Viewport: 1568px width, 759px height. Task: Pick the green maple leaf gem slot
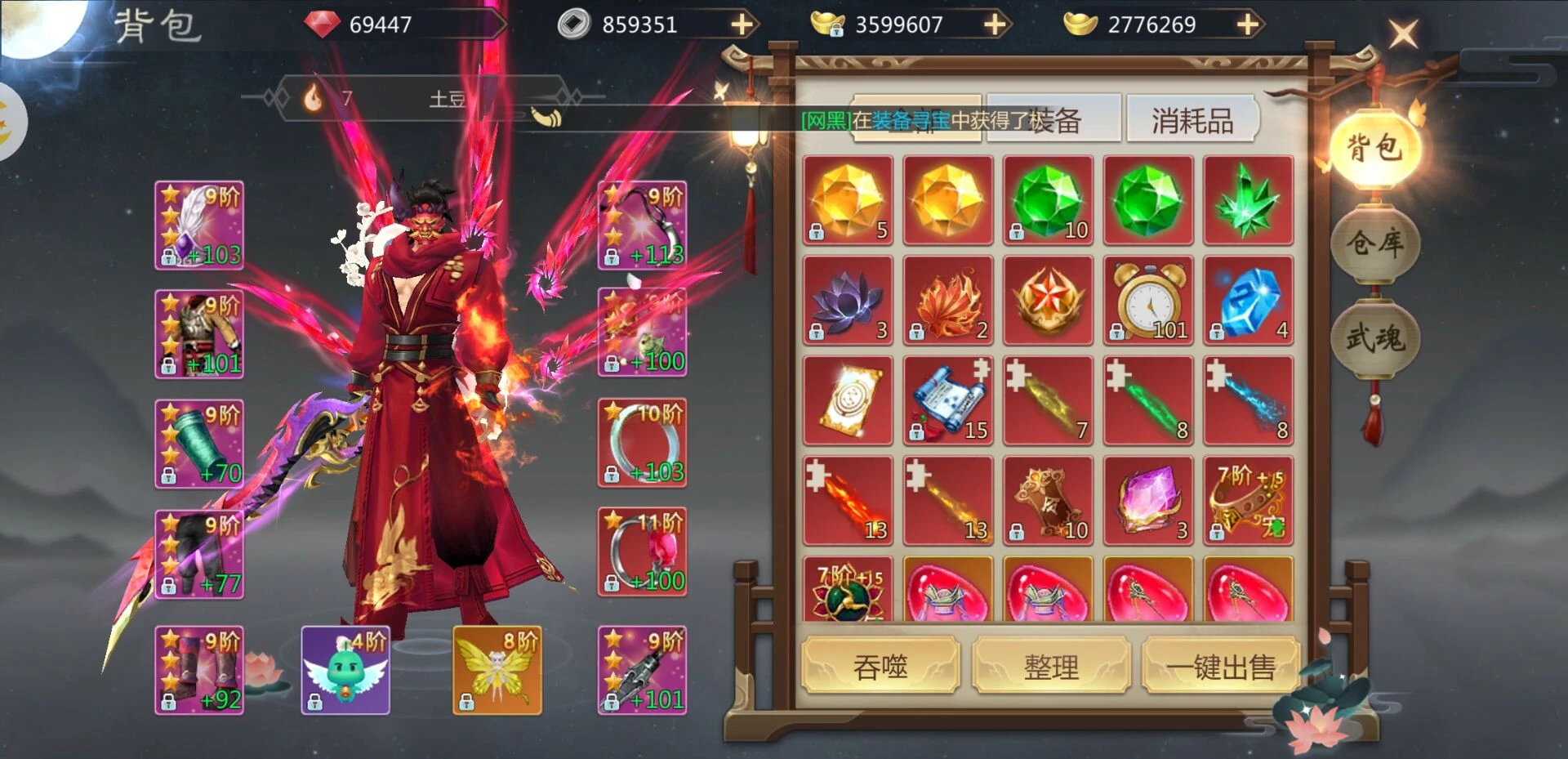pos(1248,201)
